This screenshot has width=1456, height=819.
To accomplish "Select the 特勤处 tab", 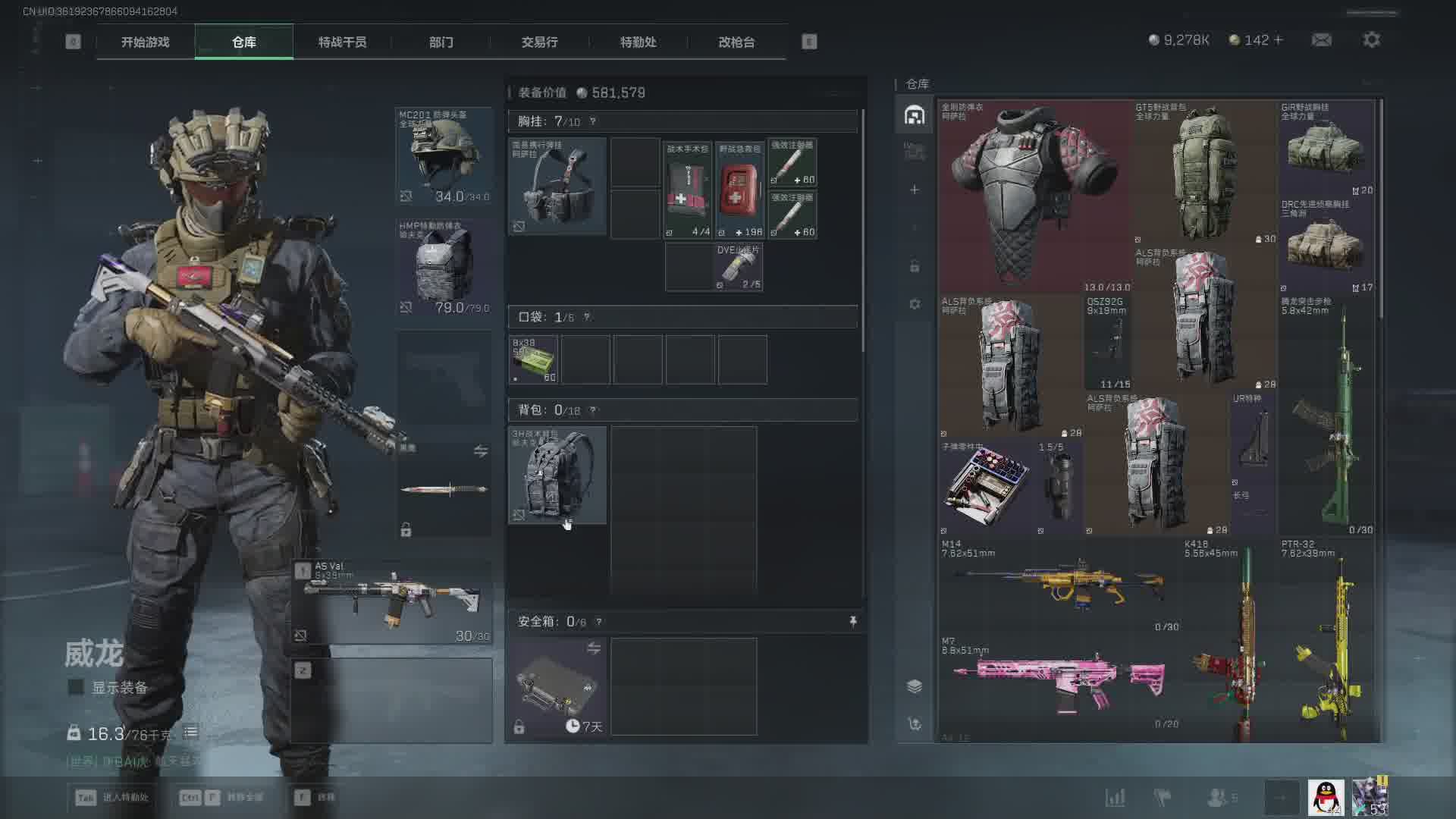I will (638, 42).
